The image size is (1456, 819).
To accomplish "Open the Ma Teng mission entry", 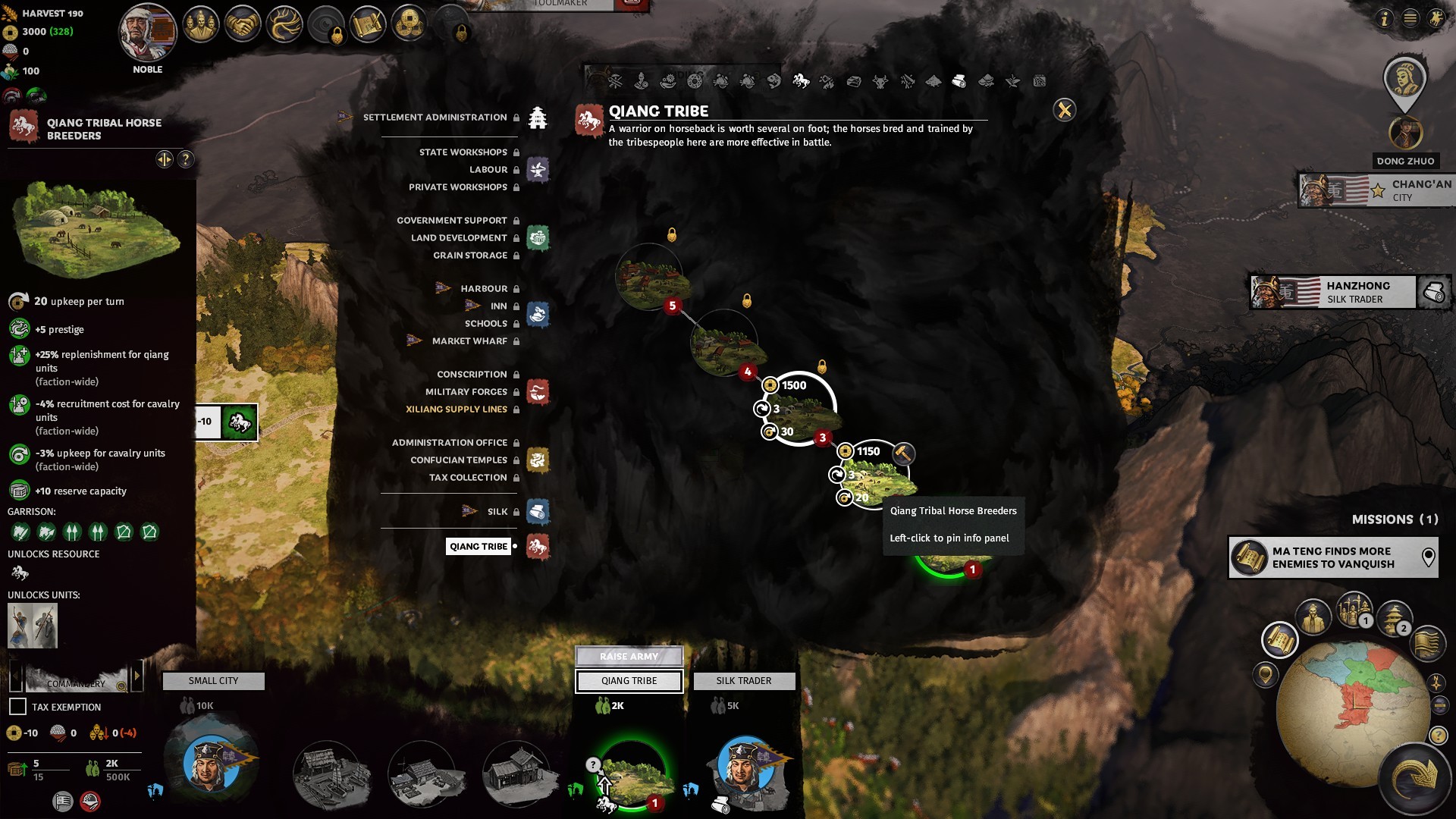I will click(x=1332, y=558).
